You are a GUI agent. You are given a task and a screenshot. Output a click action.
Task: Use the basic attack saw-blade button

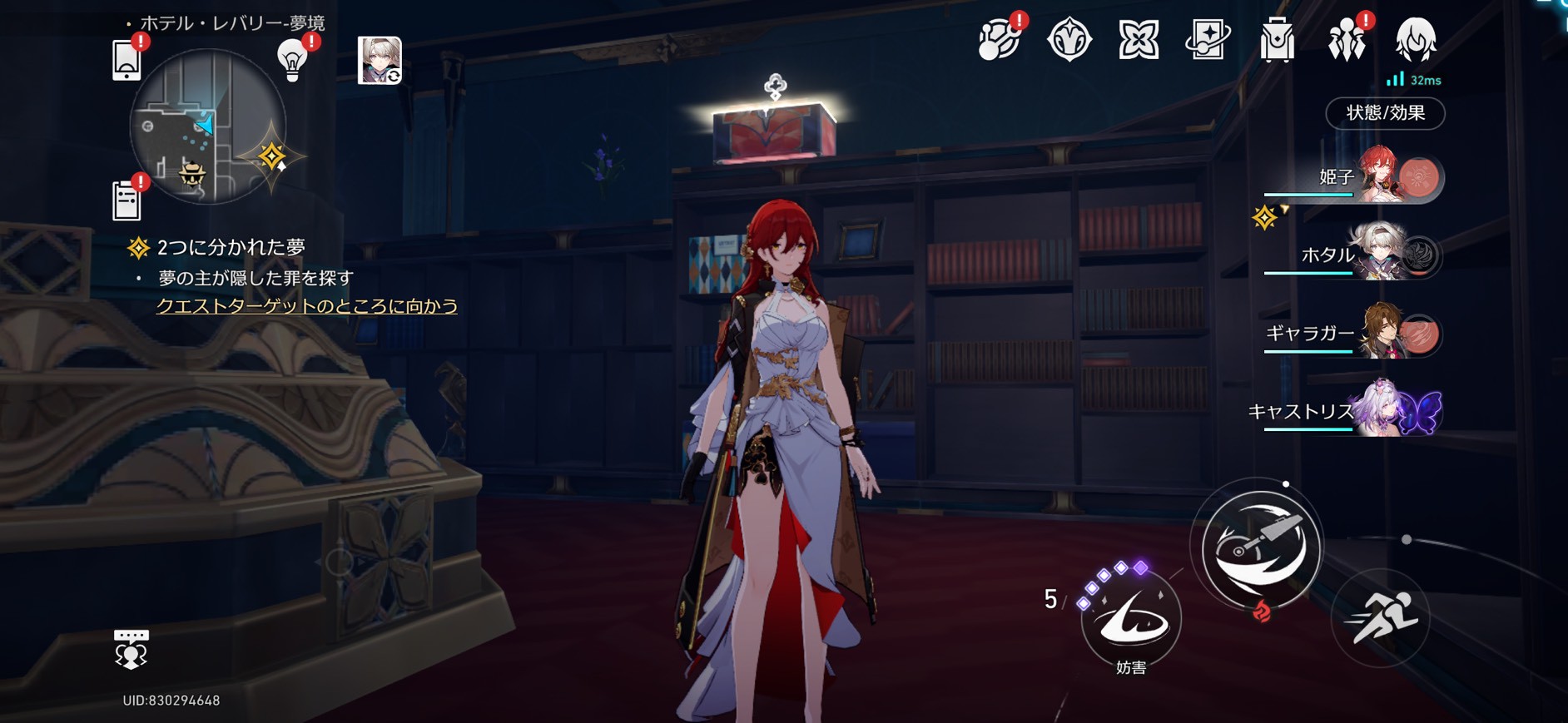pyautogui.click(x=1260, y=547)
